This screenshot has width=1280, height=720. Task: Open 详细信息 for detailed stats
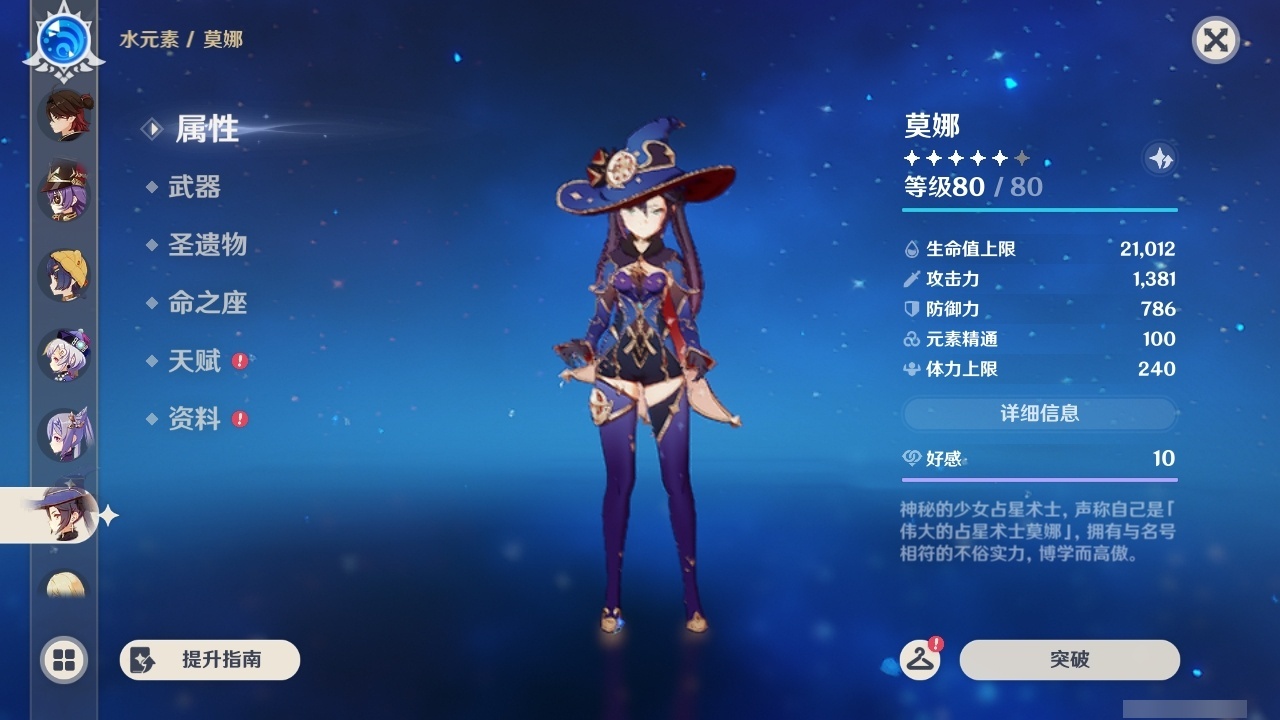[x=1038, y=414]
